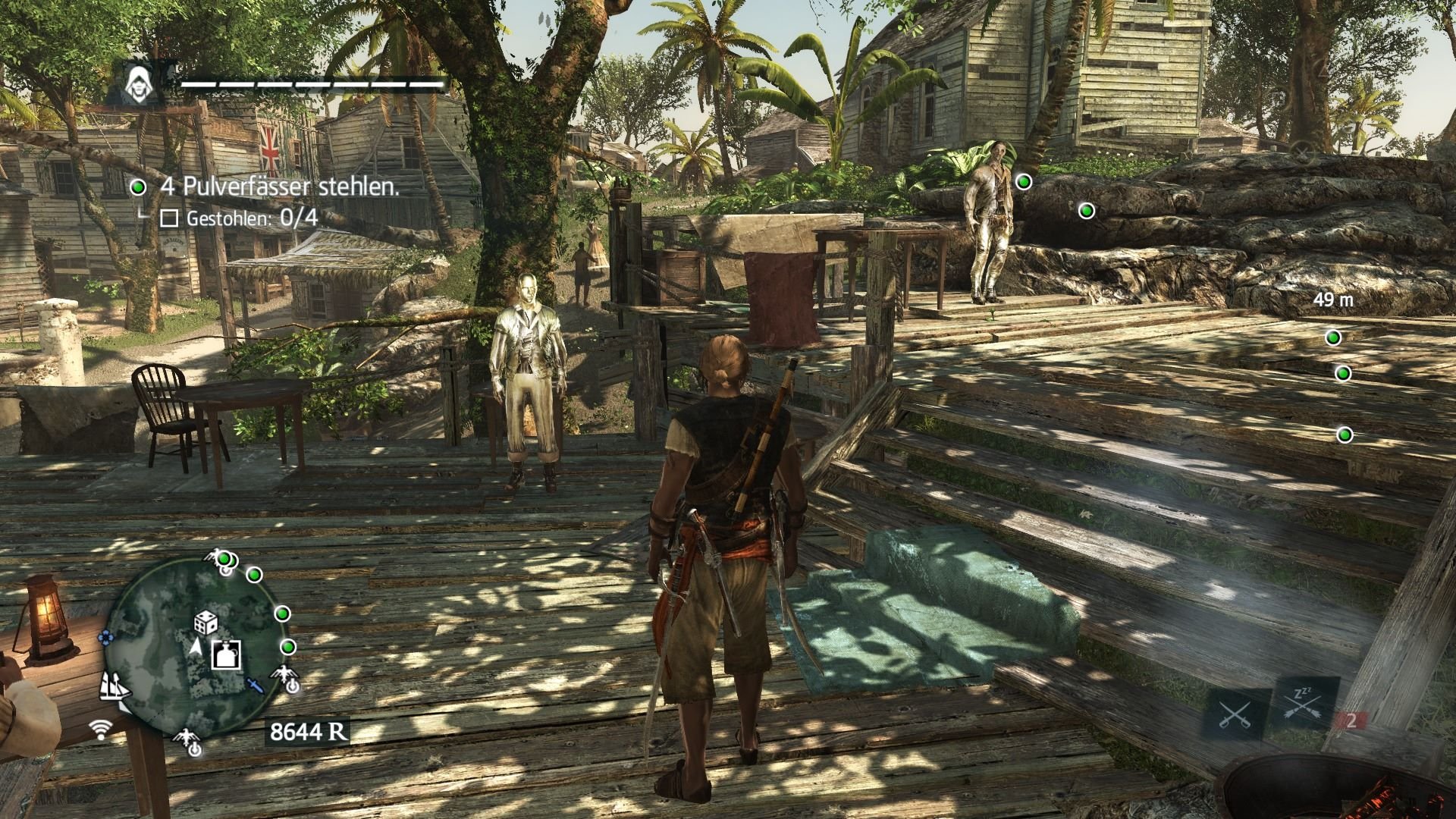1456x819 pixels.
Task: Select the ship icon beside the minimap
Action: point(115,689)
